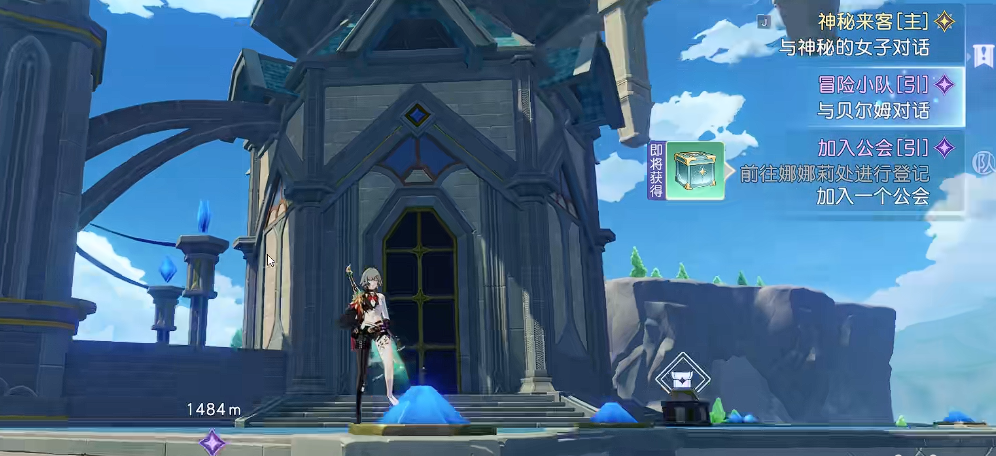The width and height of the screenshot is (996, 456).
Task: View the 即将获得 reward chest icon
Action: (695, 171)
